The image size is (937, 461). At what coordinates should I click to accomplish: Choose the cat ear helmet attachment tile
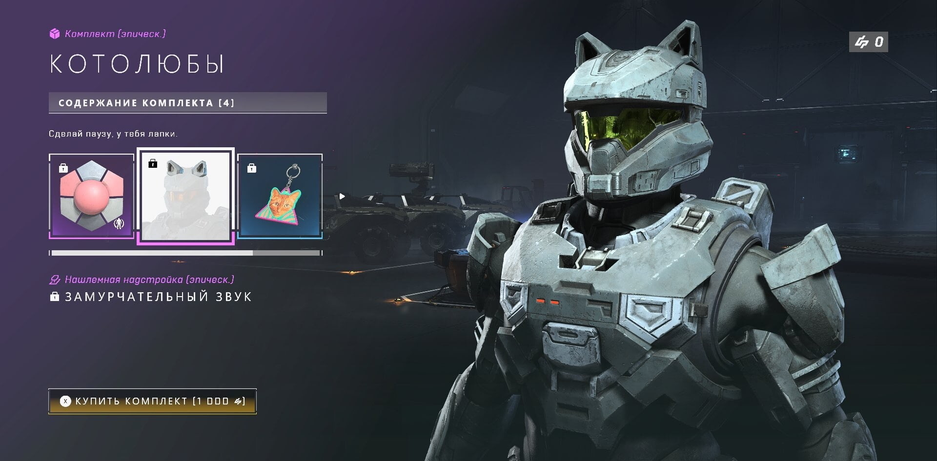coord(186,196)
